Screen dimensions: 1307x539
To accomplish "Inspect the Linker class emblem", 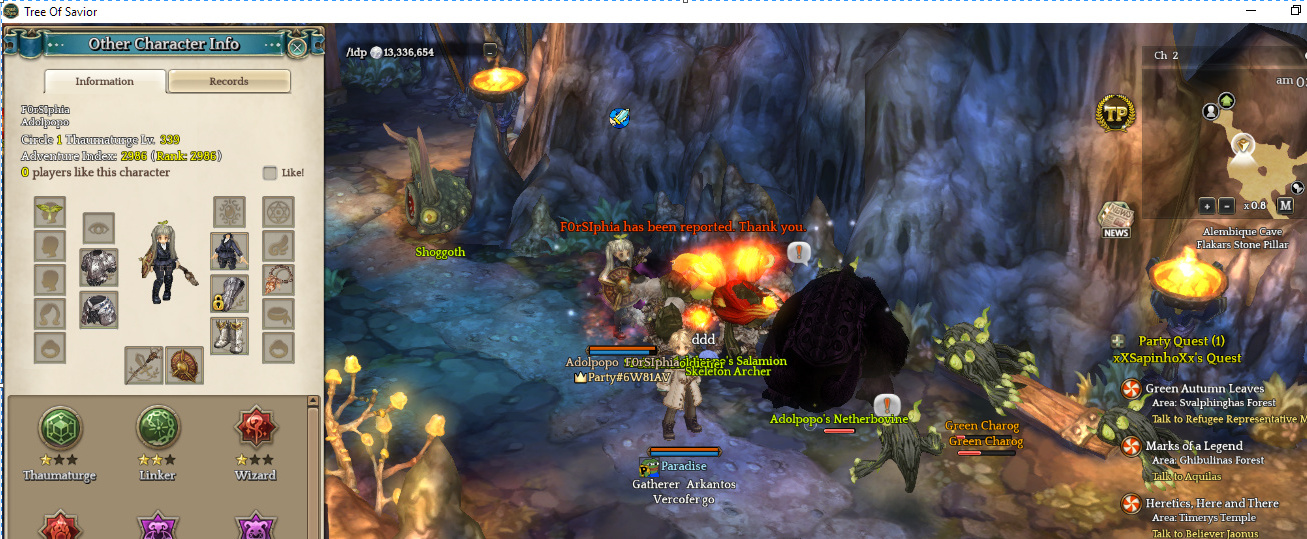I will (x=158, y=430).
